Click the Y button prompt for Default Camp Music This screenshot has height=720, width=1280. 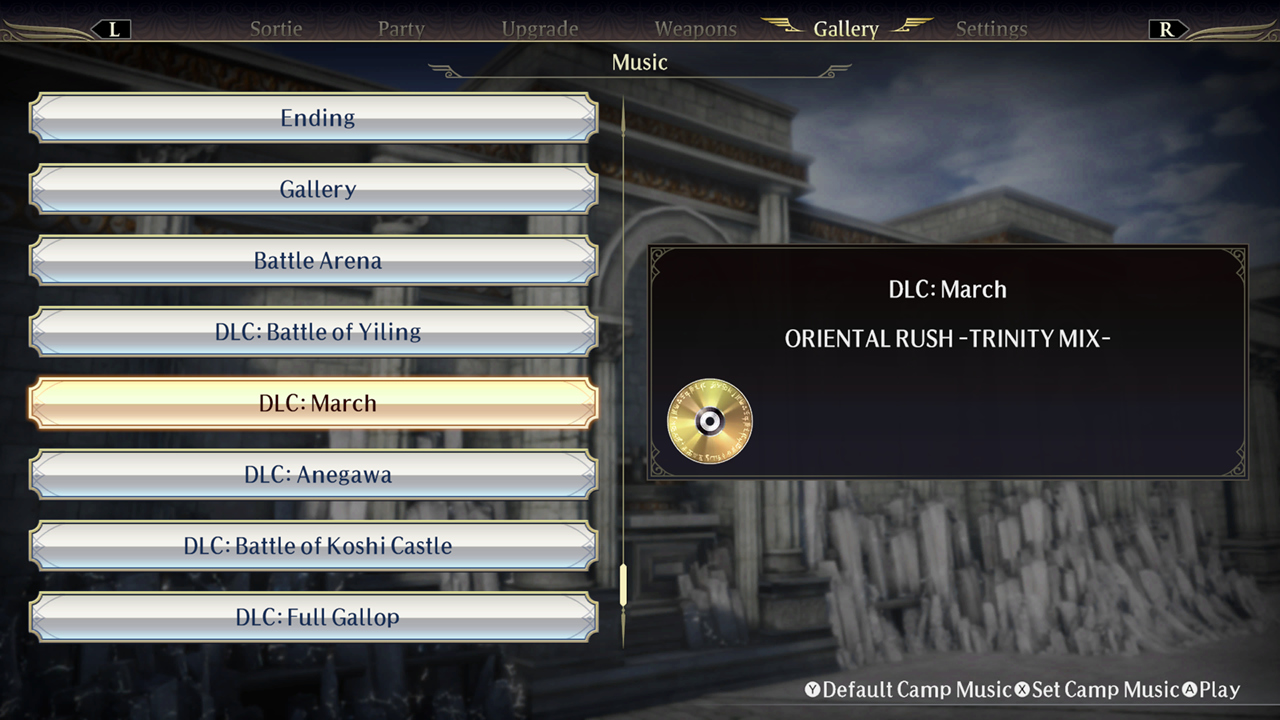(814, 689)
